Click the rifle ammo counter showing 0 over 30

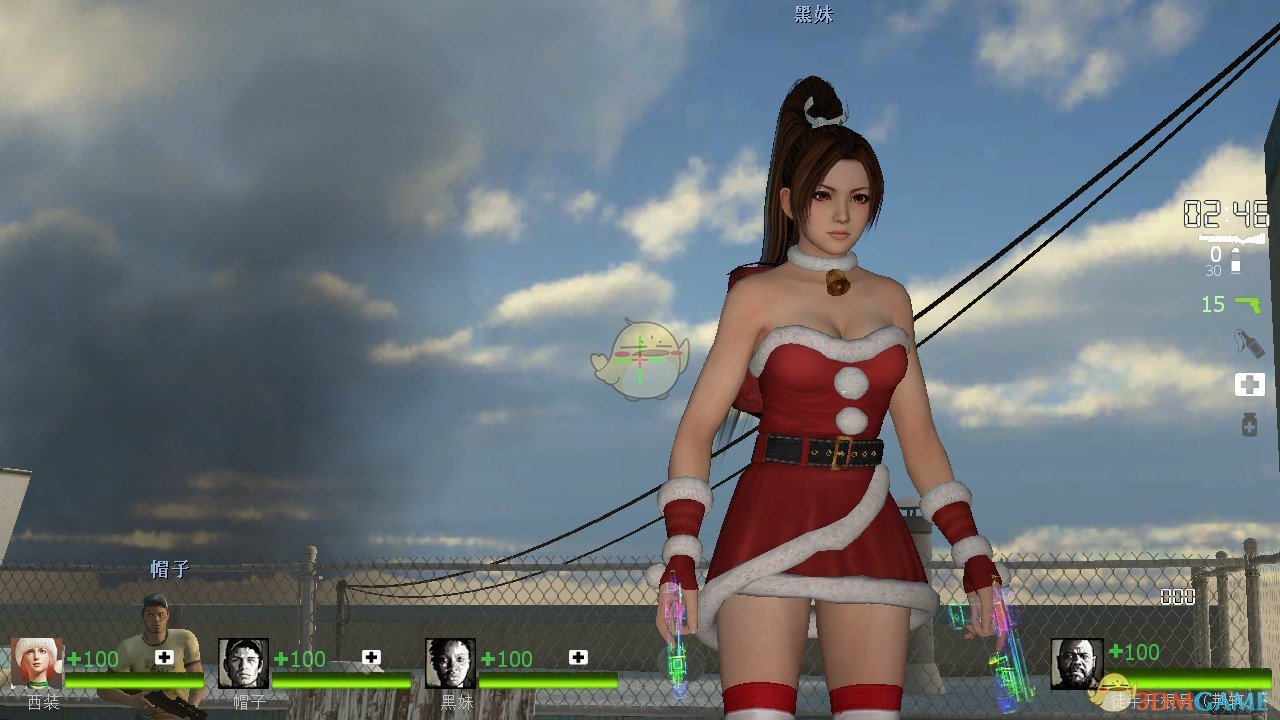(1215, 260)
